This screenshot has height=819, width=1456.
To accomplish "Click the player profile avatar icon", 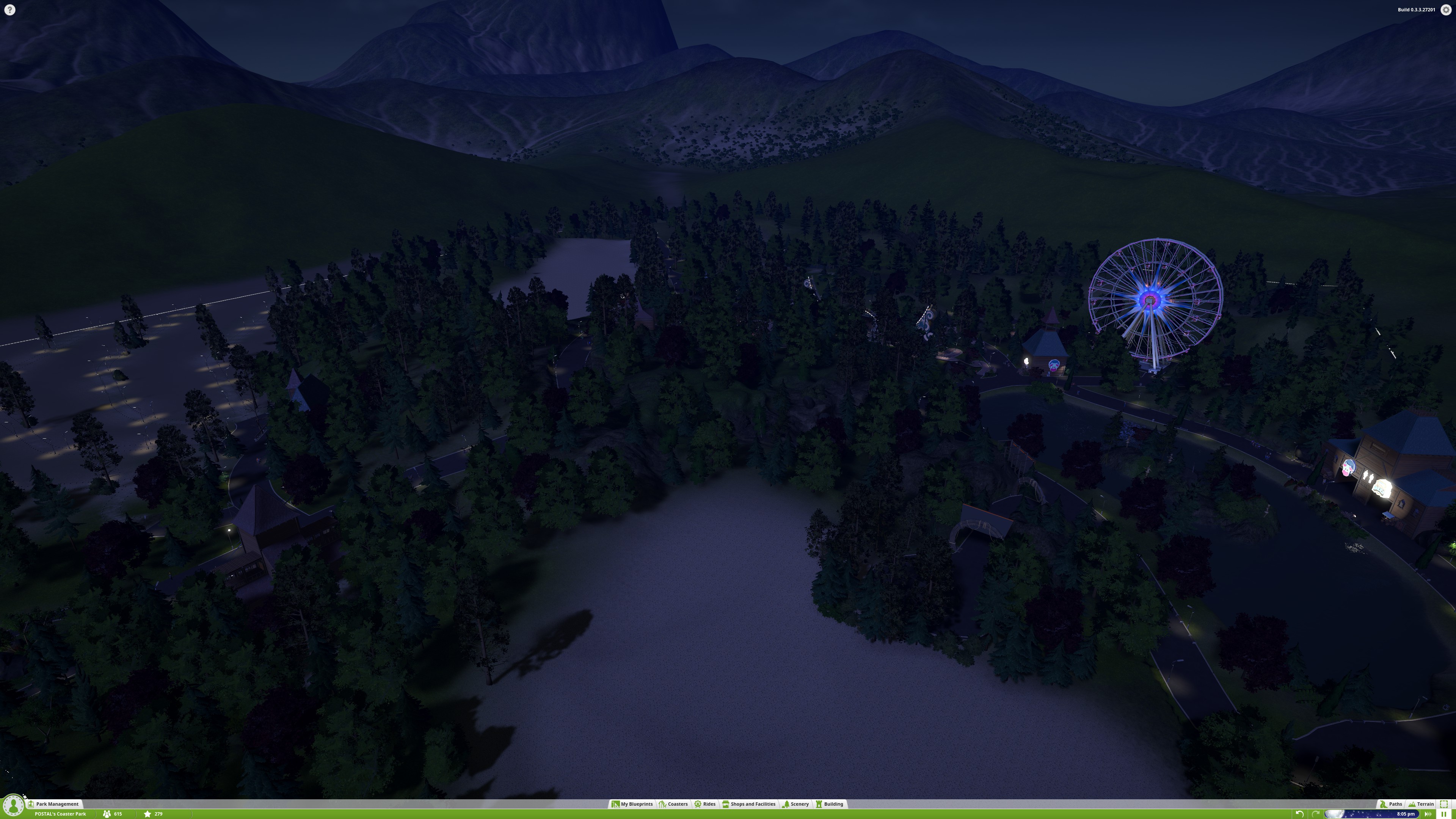I will [x=13, y=805].
